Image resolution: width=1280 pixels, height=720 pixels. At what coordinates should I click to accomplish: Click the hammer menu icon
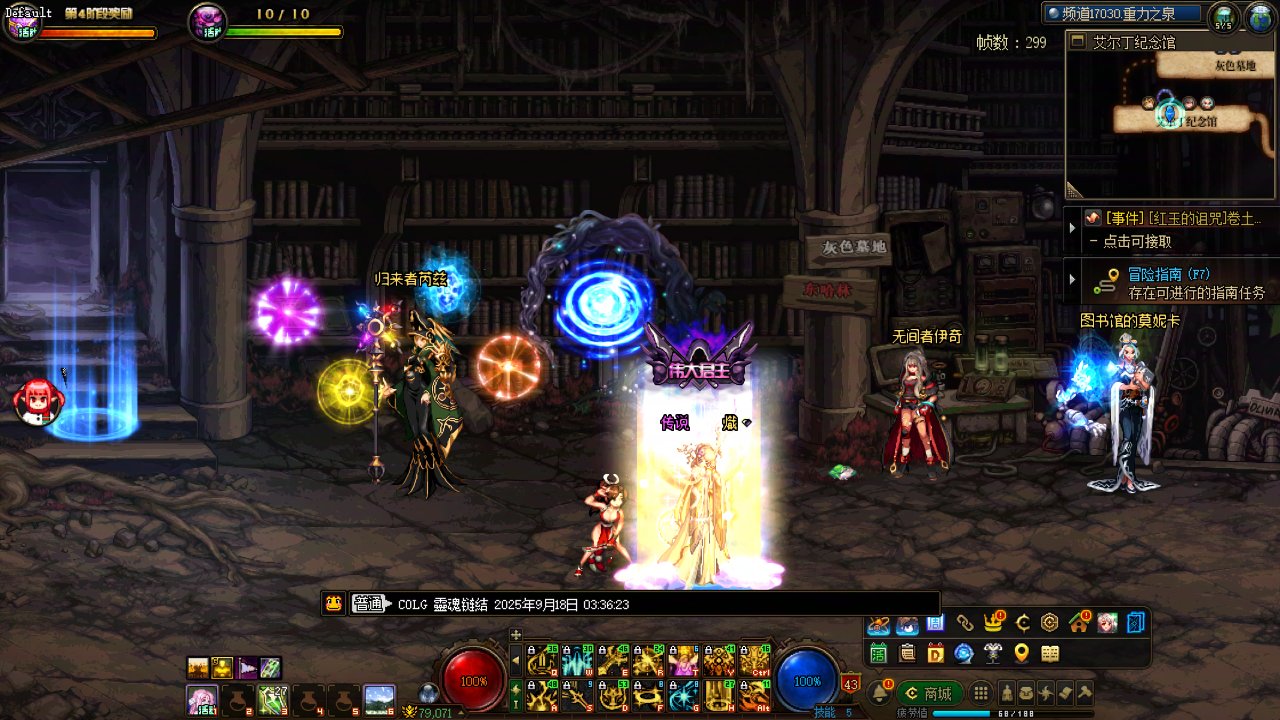tap(1084, 693)
